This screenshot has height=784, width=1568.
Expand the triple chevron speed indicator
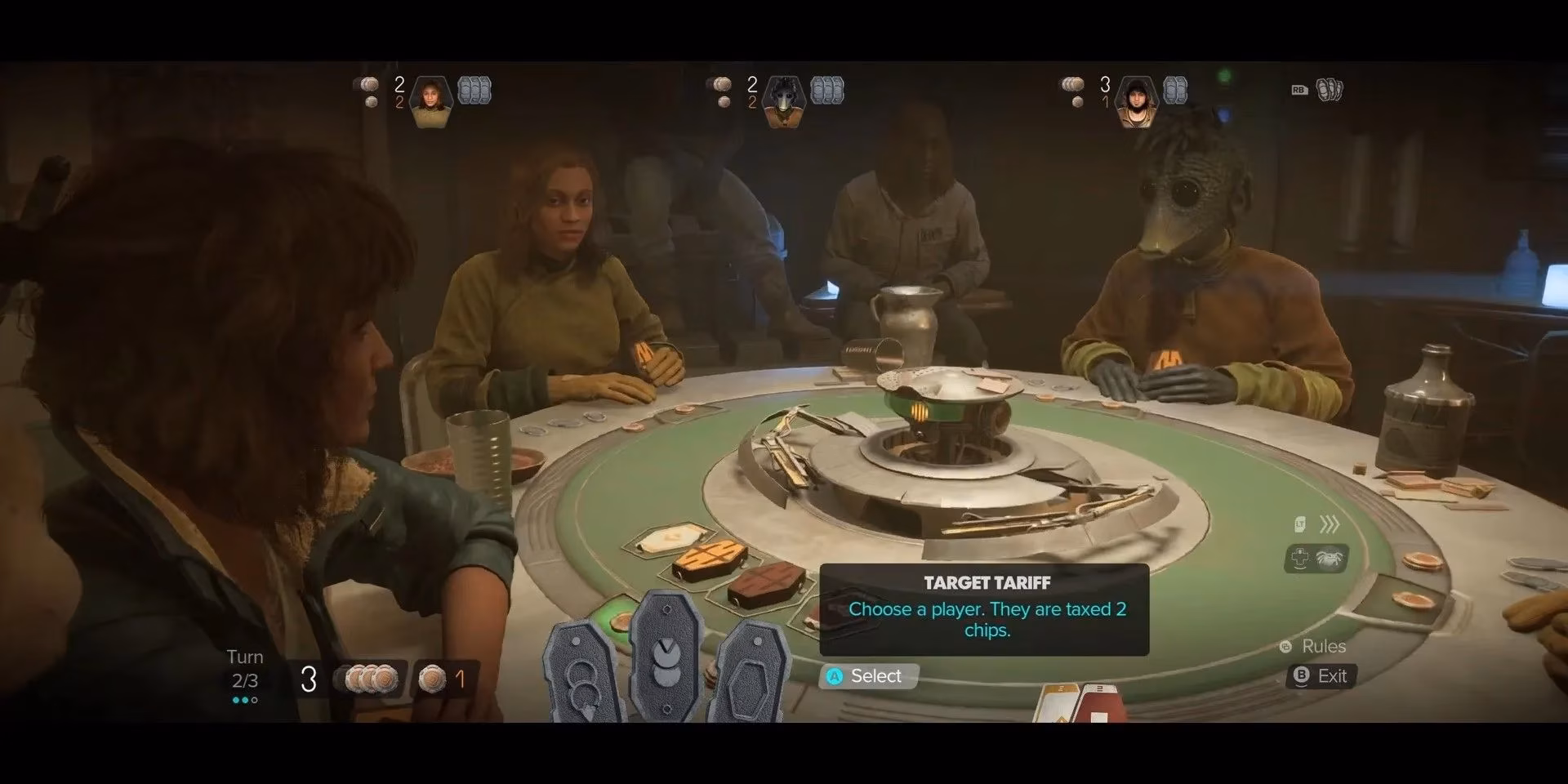[x=1331, y=523]
